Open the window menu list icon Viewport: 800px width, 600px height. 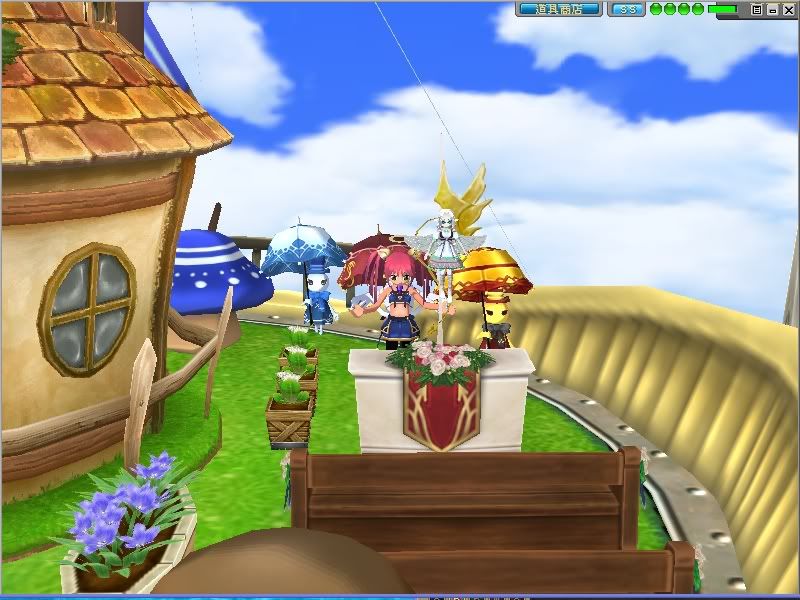pyautogui.click(x=757, y=9)
